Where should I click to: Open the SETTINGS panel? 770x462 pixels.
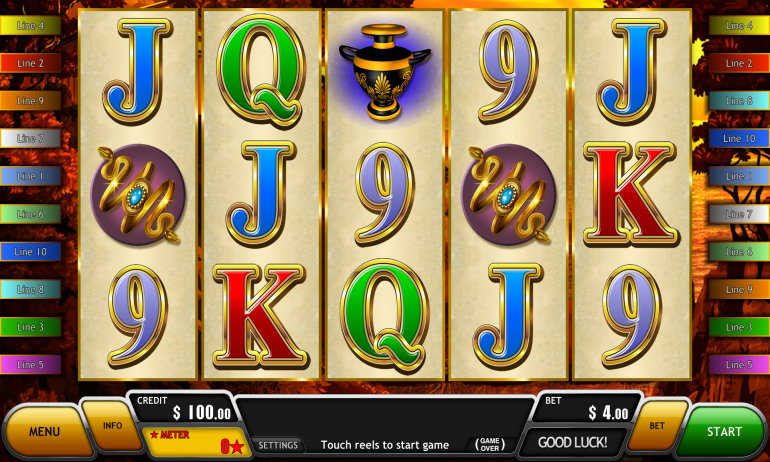[x=277, y=445]
